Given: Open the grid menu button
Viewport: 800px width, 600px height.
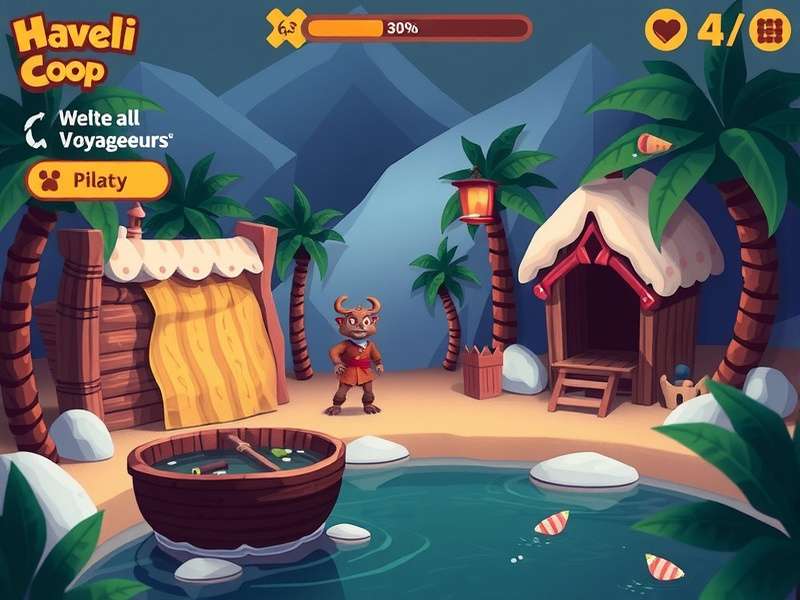Looking at the screenshot, I should pos(768,30).
